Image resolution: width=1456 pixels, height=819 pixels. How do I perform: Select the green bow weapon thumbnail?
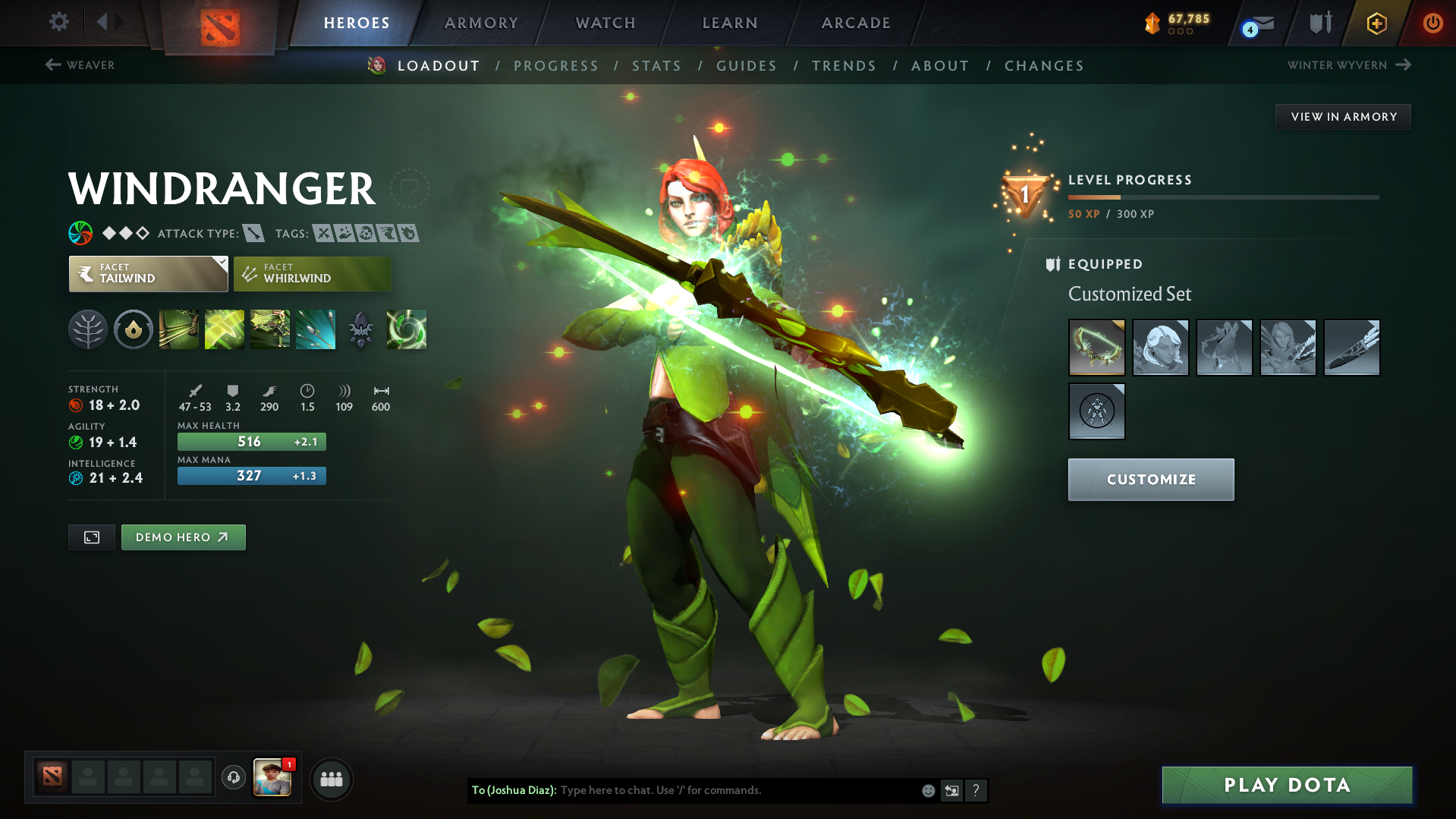[x=1096, y=347]
